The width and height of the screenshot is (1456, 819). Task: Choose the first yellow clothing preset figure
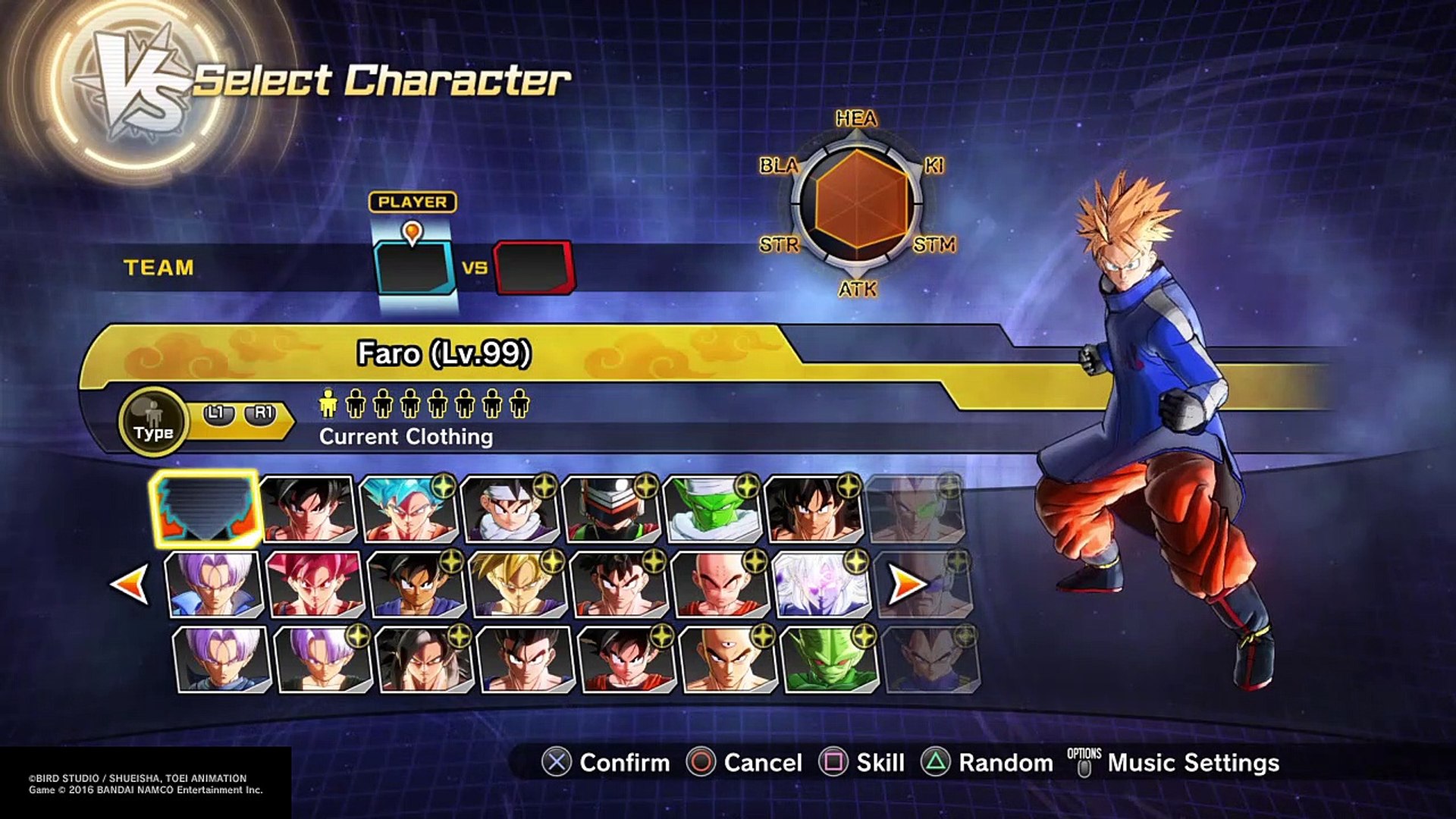(328, 403)
